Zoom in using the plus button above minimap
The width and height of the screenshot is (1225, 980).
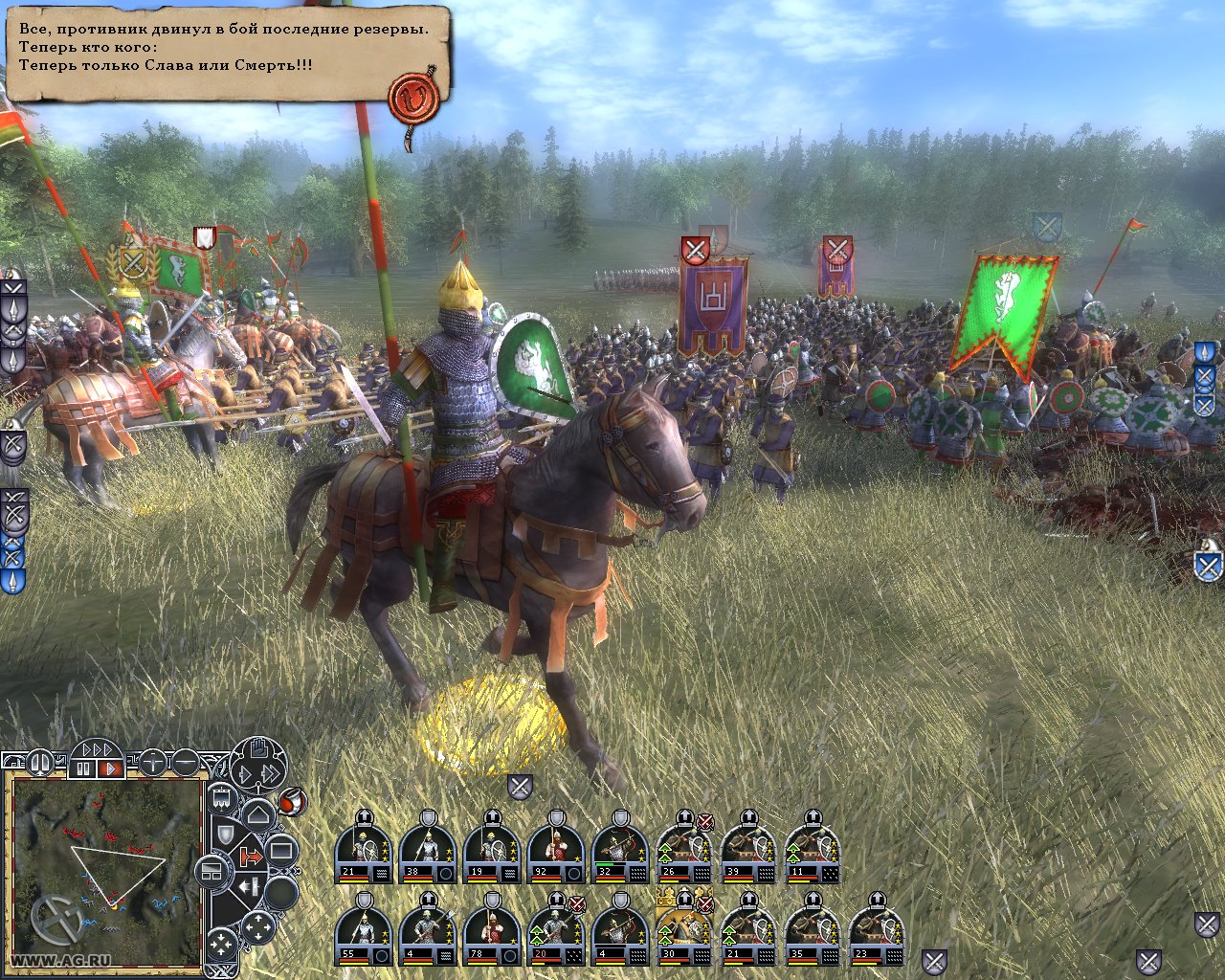click(x=153, y=761)
